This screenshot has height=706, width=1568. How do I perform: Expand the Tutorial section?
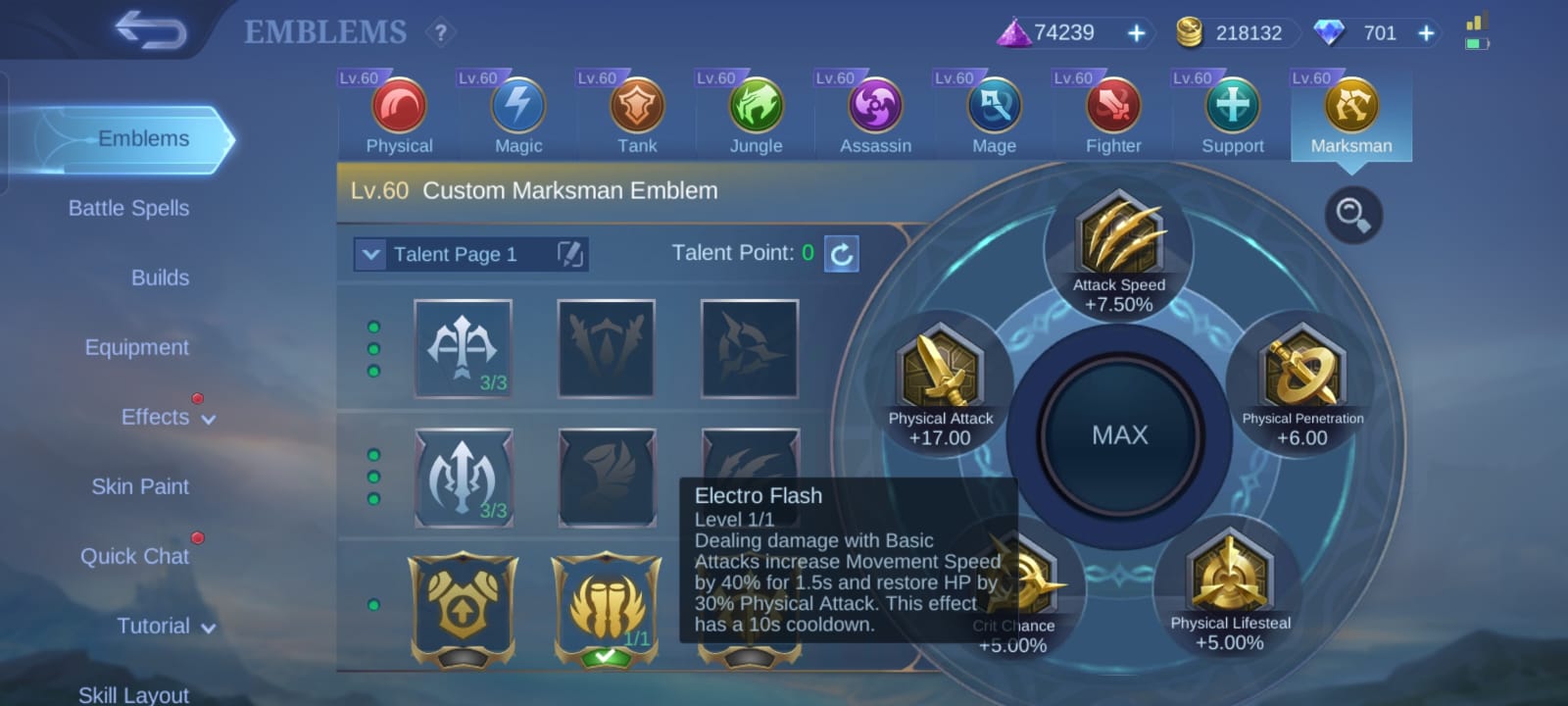(x=167, y=626)
